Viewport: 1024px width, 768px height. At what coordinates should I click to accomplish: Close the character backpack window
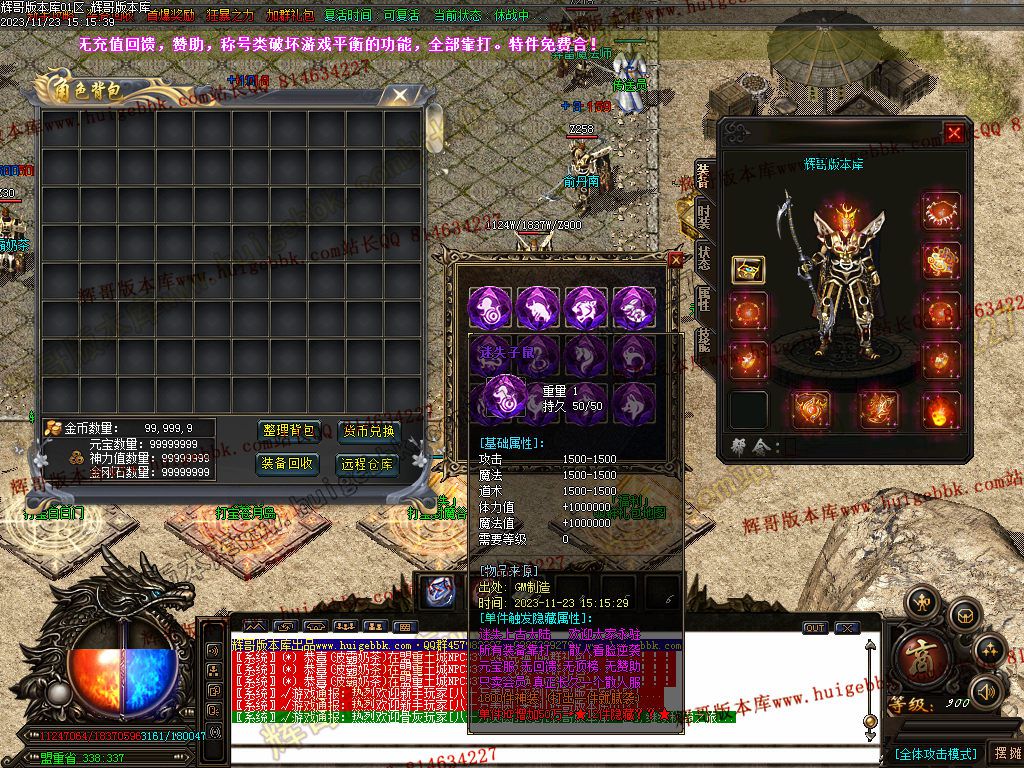(x=400, y=95)
